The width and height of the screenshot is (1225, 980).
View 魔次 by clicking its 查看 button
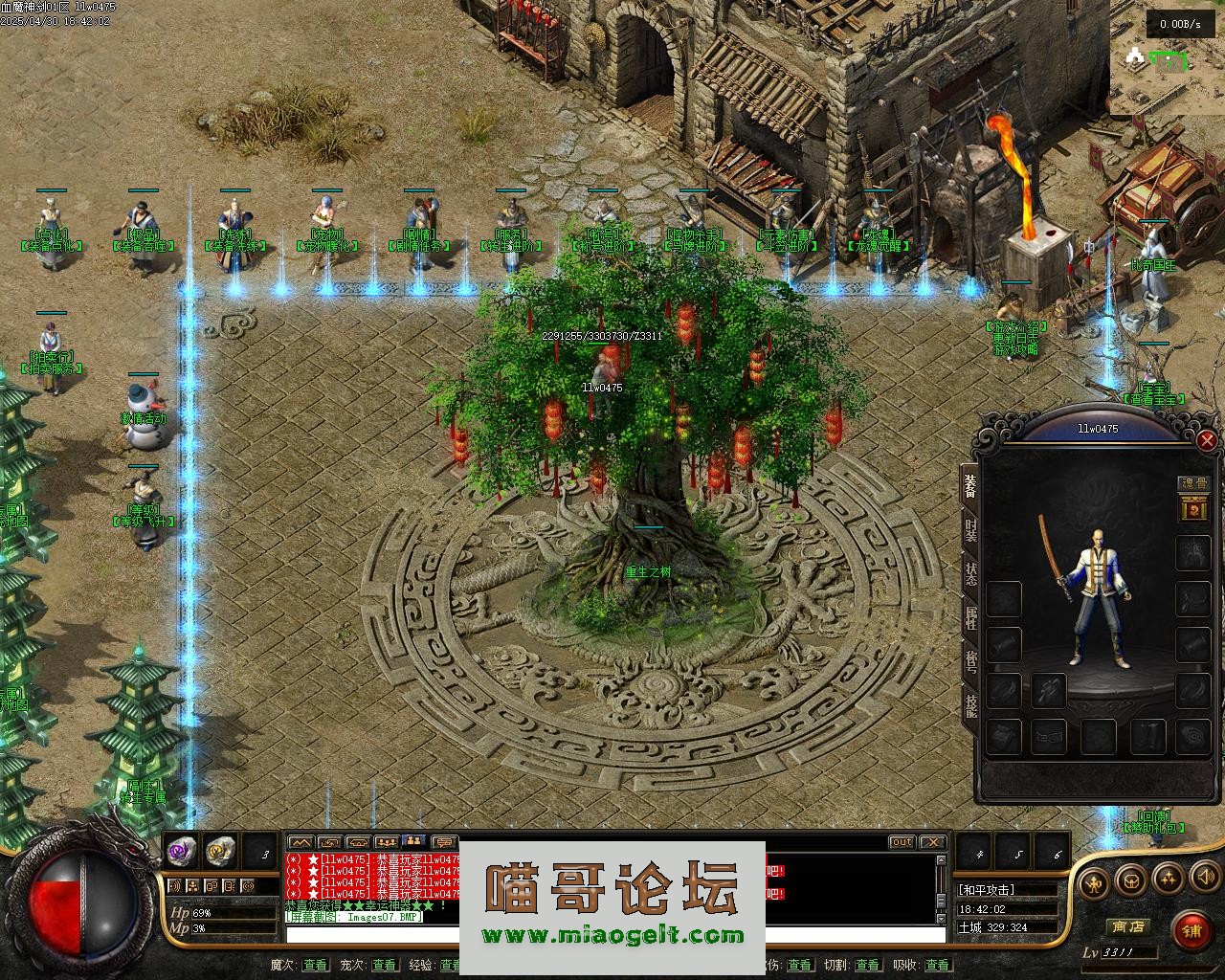tap(315, 965)
